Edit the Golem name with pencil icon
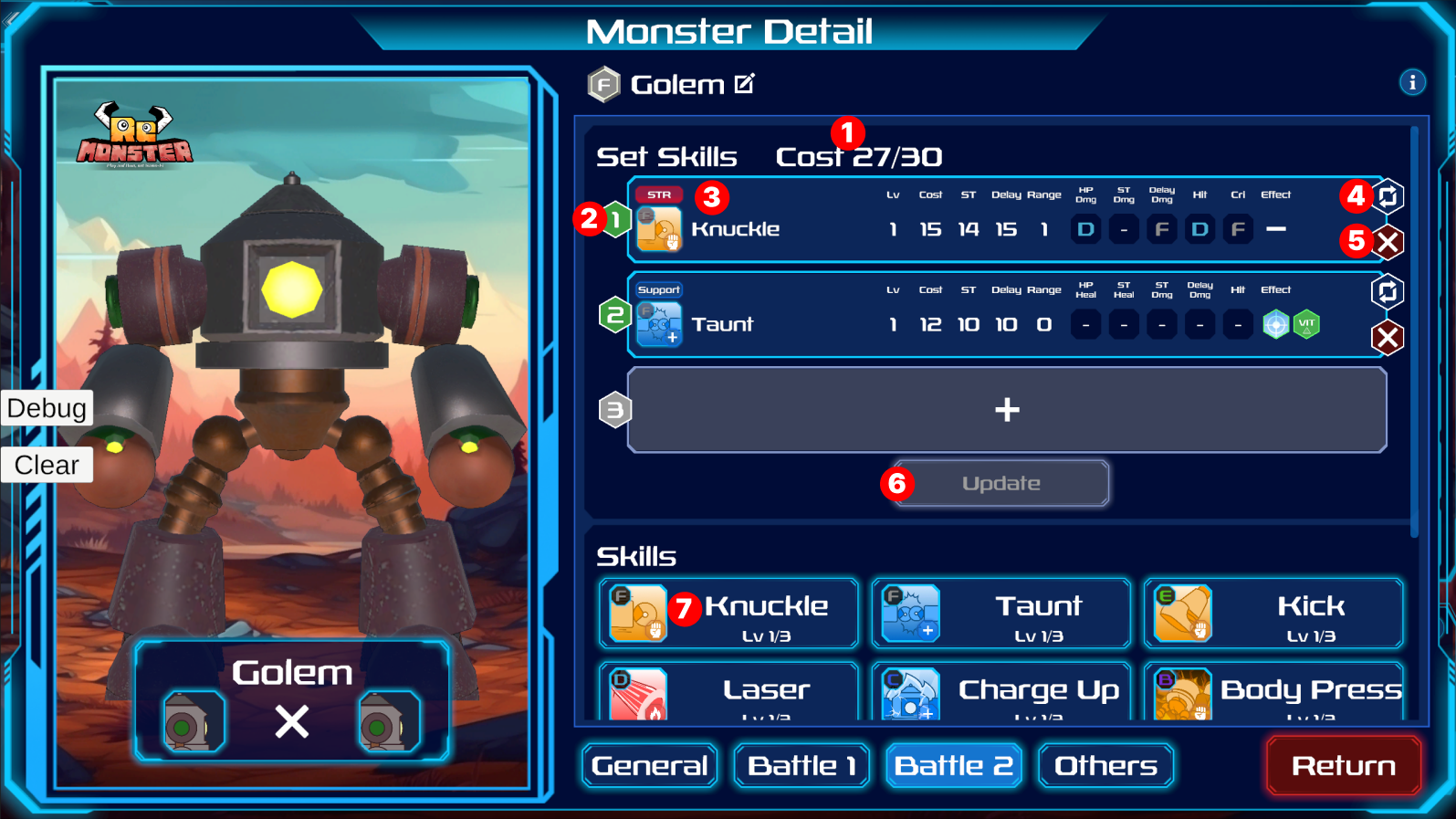 point(745,84)
